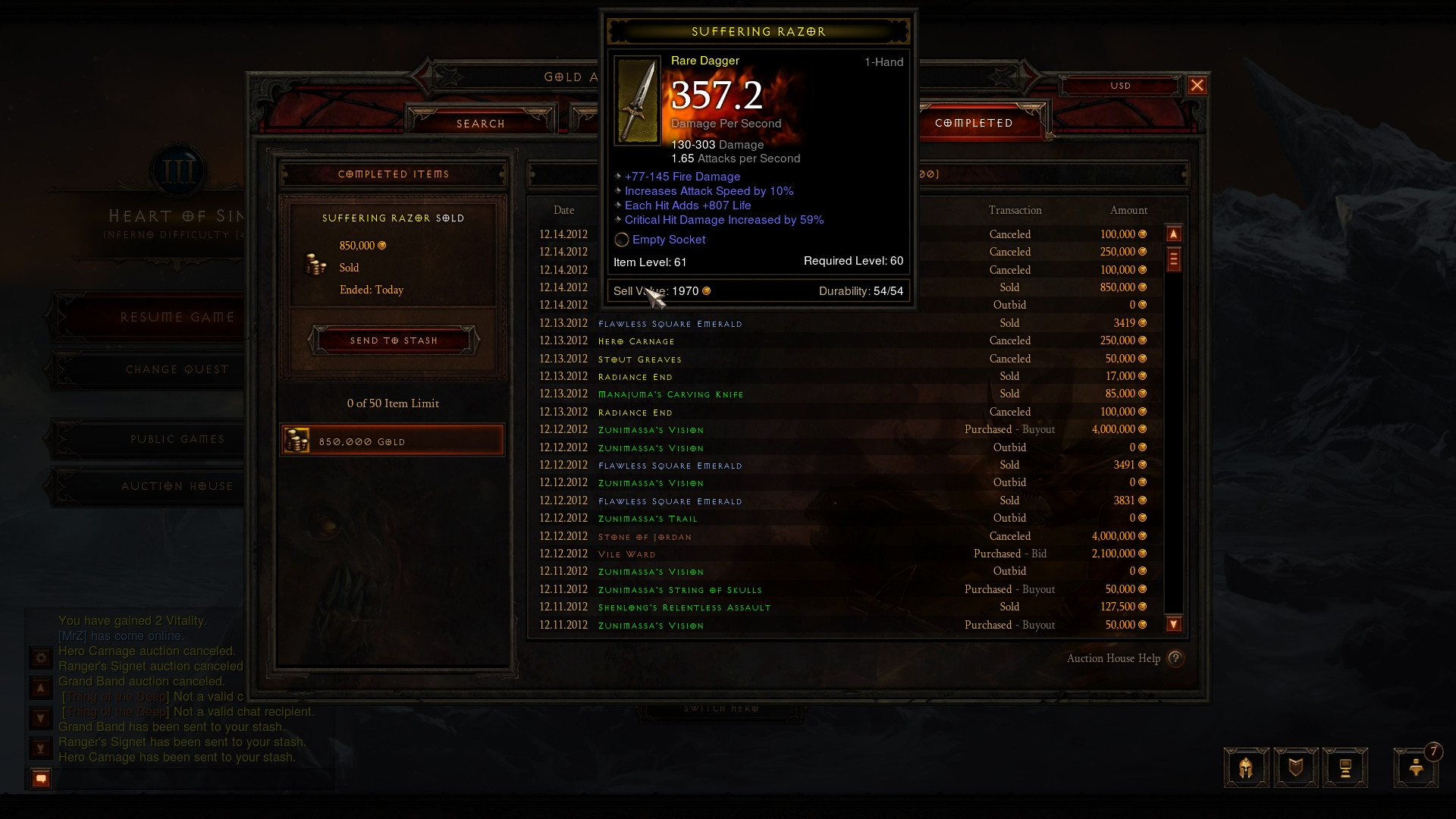
Task: Click the Resume Game menu entry
Action: [176, 316]
